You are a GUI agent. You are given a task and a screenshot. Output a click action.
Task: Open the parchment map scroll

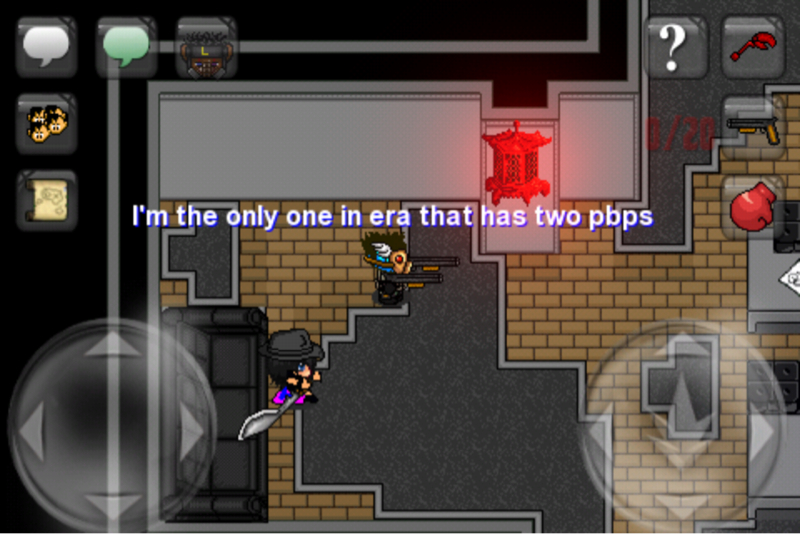(x=46, y=201)
